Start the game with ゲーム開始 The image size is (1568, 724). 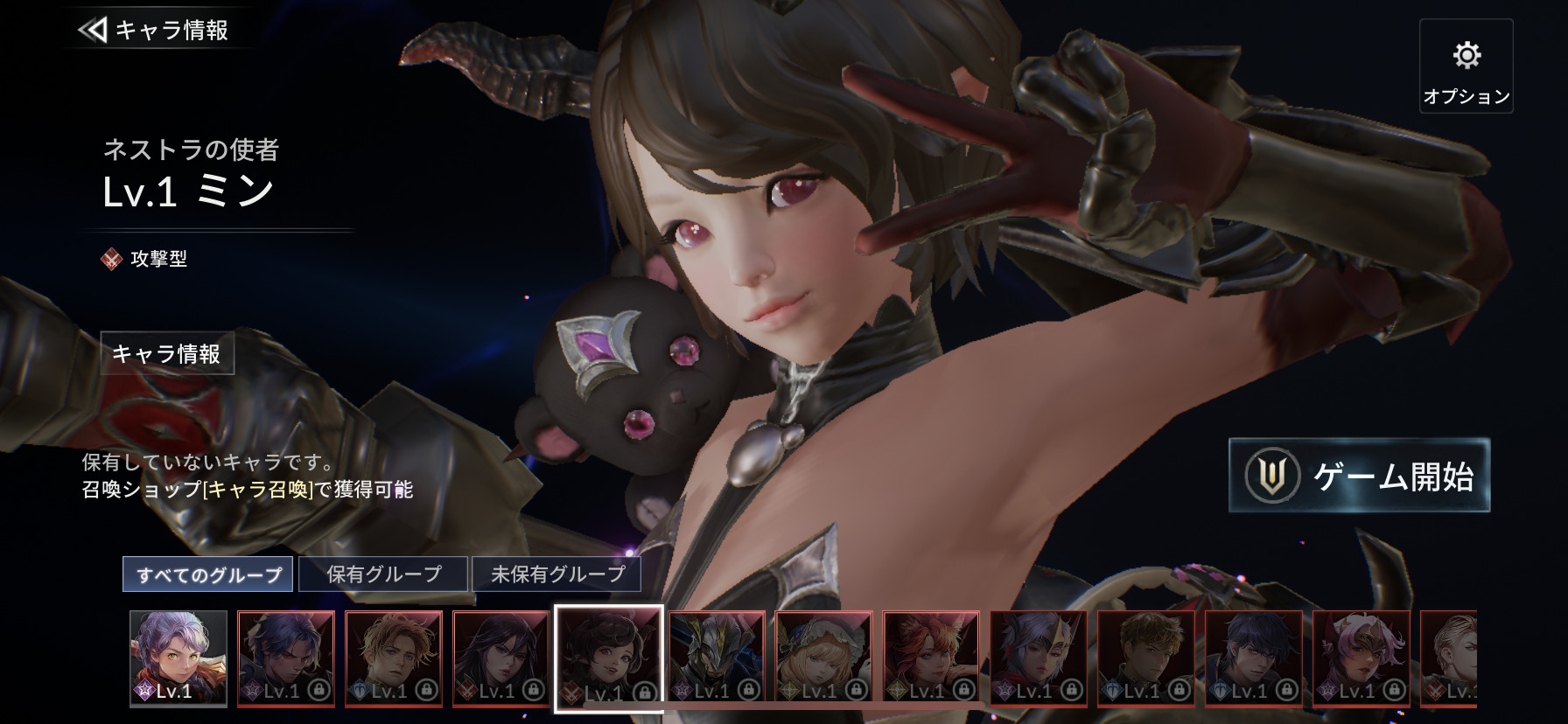click(x=1359, y=476)
